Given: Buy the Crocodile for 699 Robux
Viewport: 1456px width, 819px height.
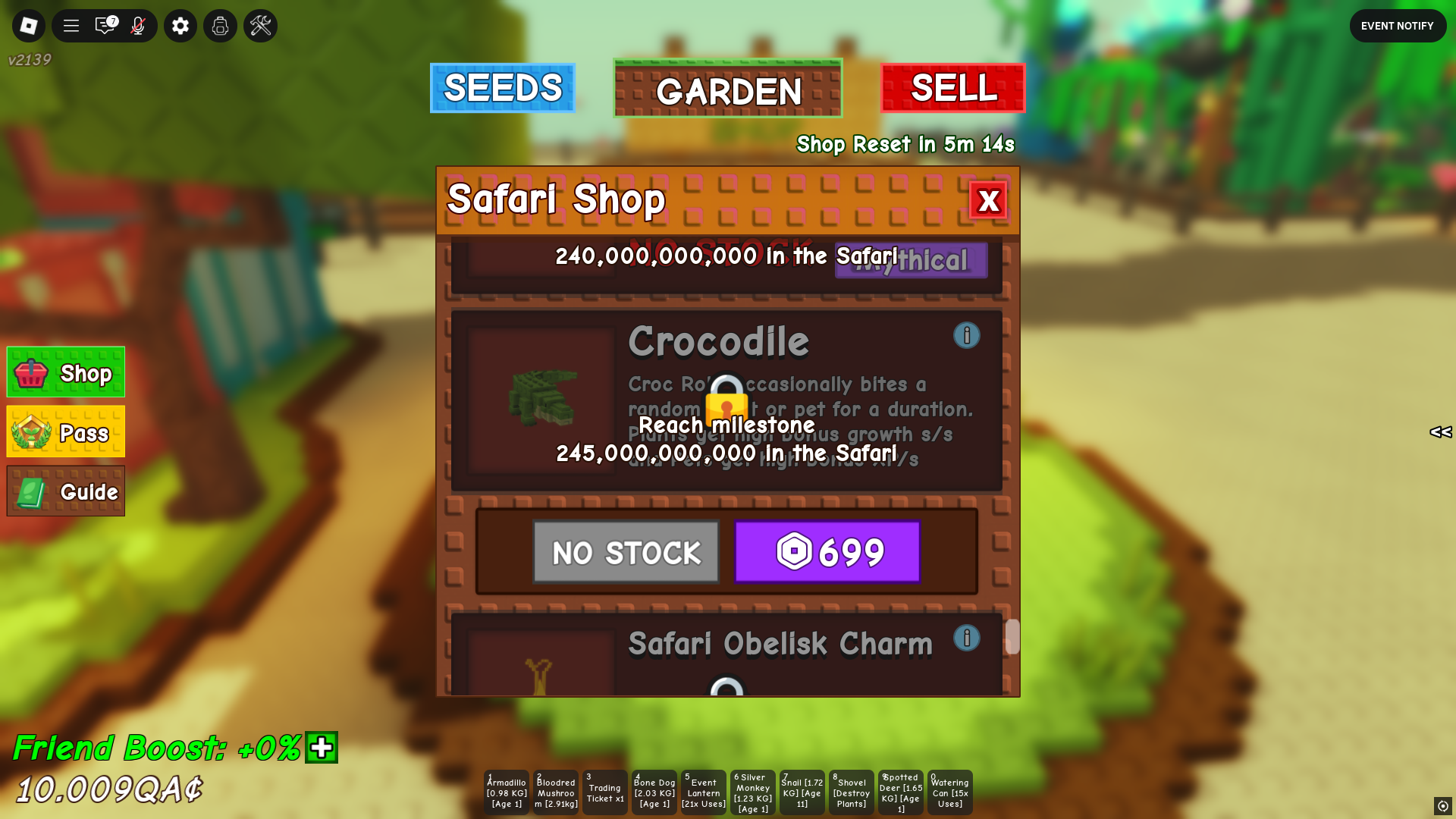Looking at the screenshot, I should point(827,551).
